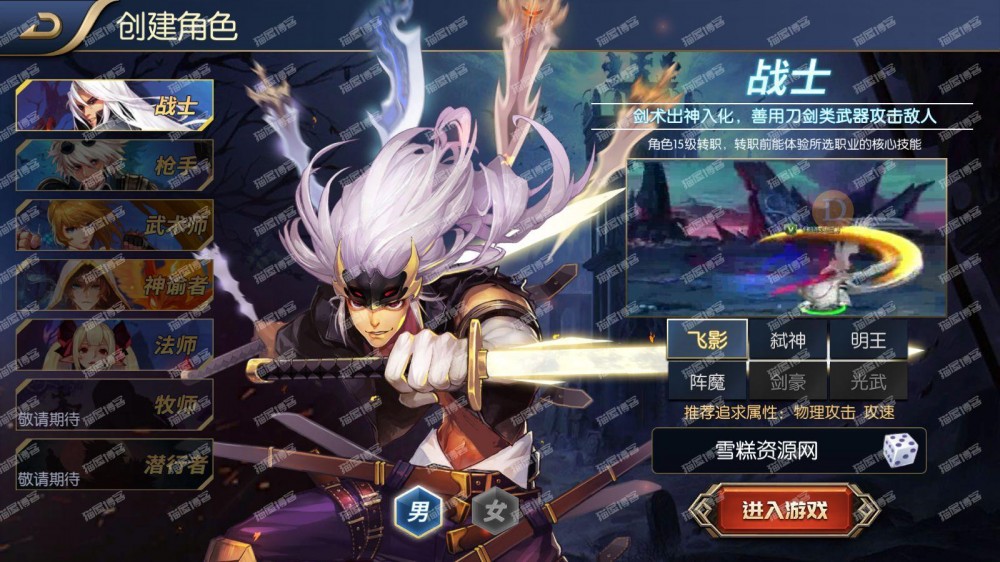Play the warrior skill preview video

(x=786, y=238)
